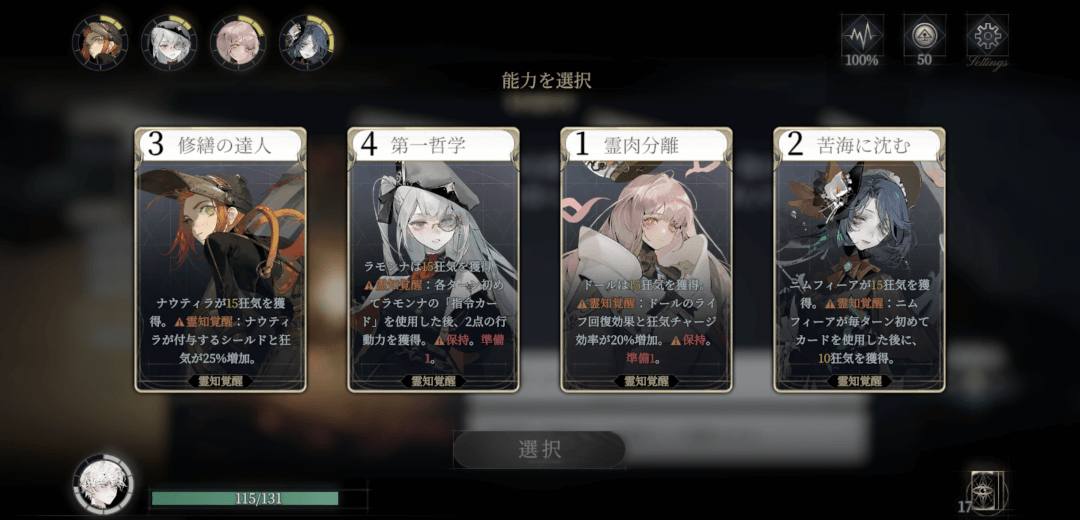This screenshot has width=1080, height=520.
Task: Click the emblem icon showing 50
Action: [x=924, y=38]
